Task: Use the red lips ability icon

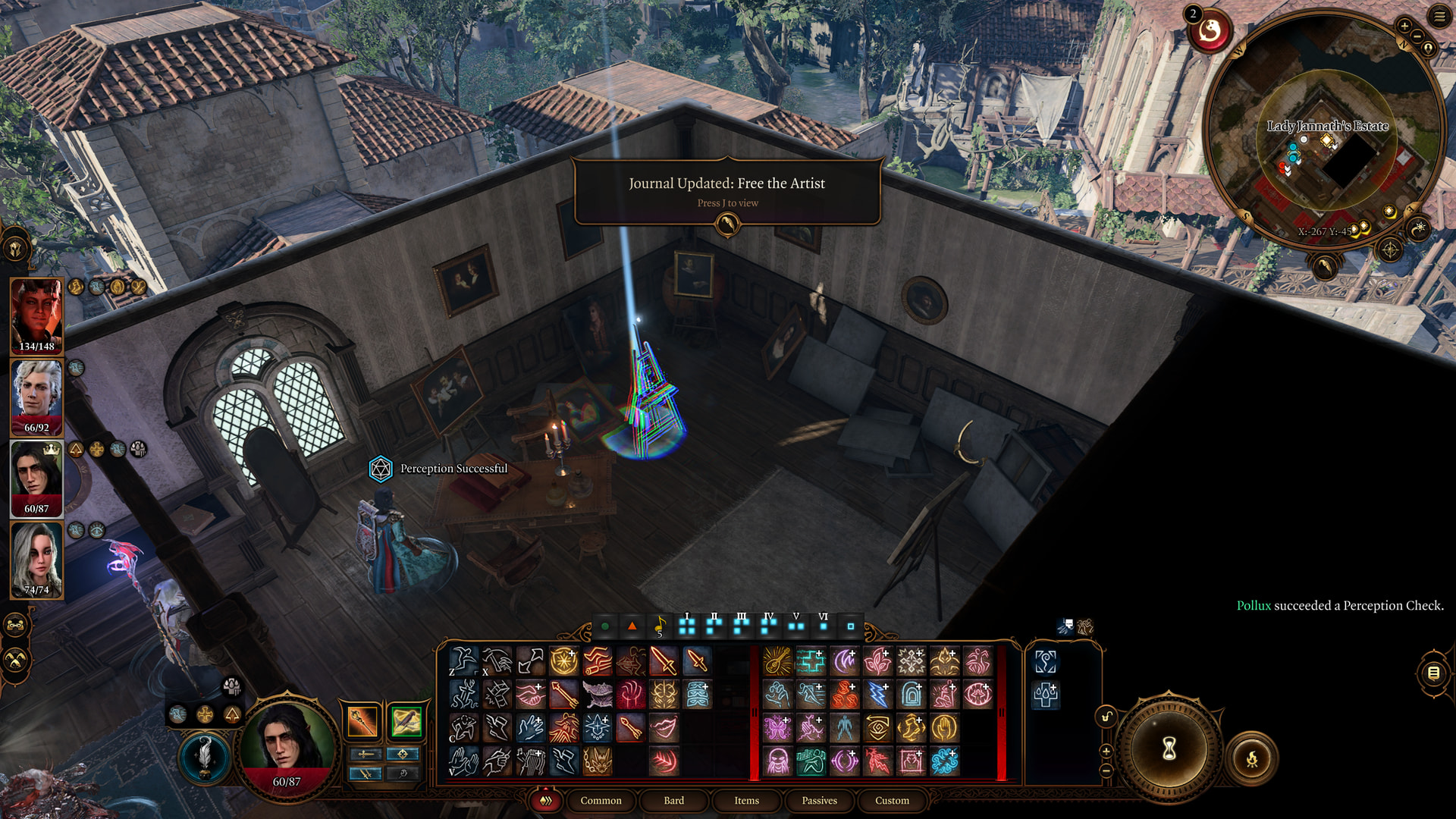Action: [664, 727]
